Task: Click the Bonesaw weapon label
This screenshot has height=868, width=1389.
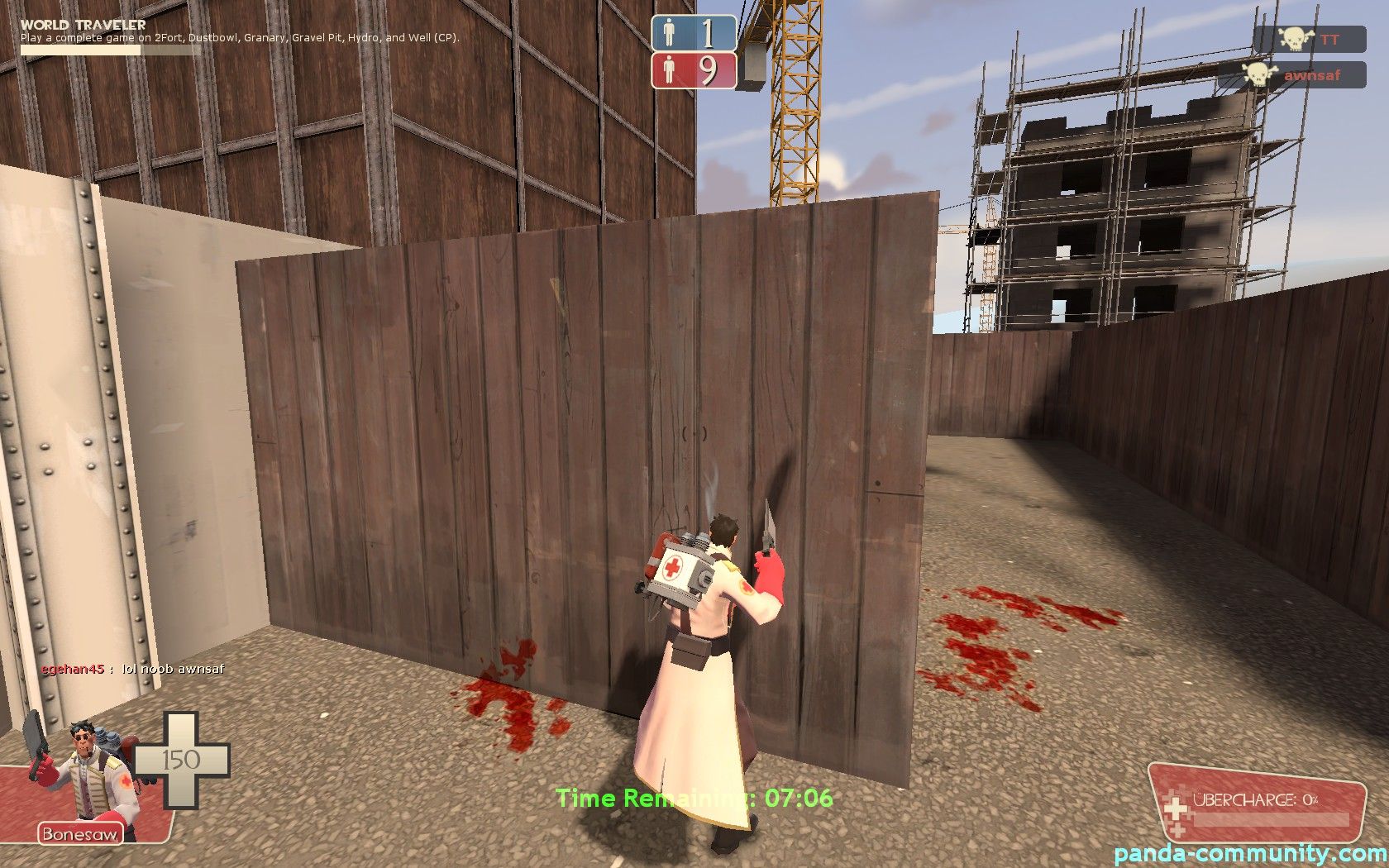Action: click(x=79, y=833)
